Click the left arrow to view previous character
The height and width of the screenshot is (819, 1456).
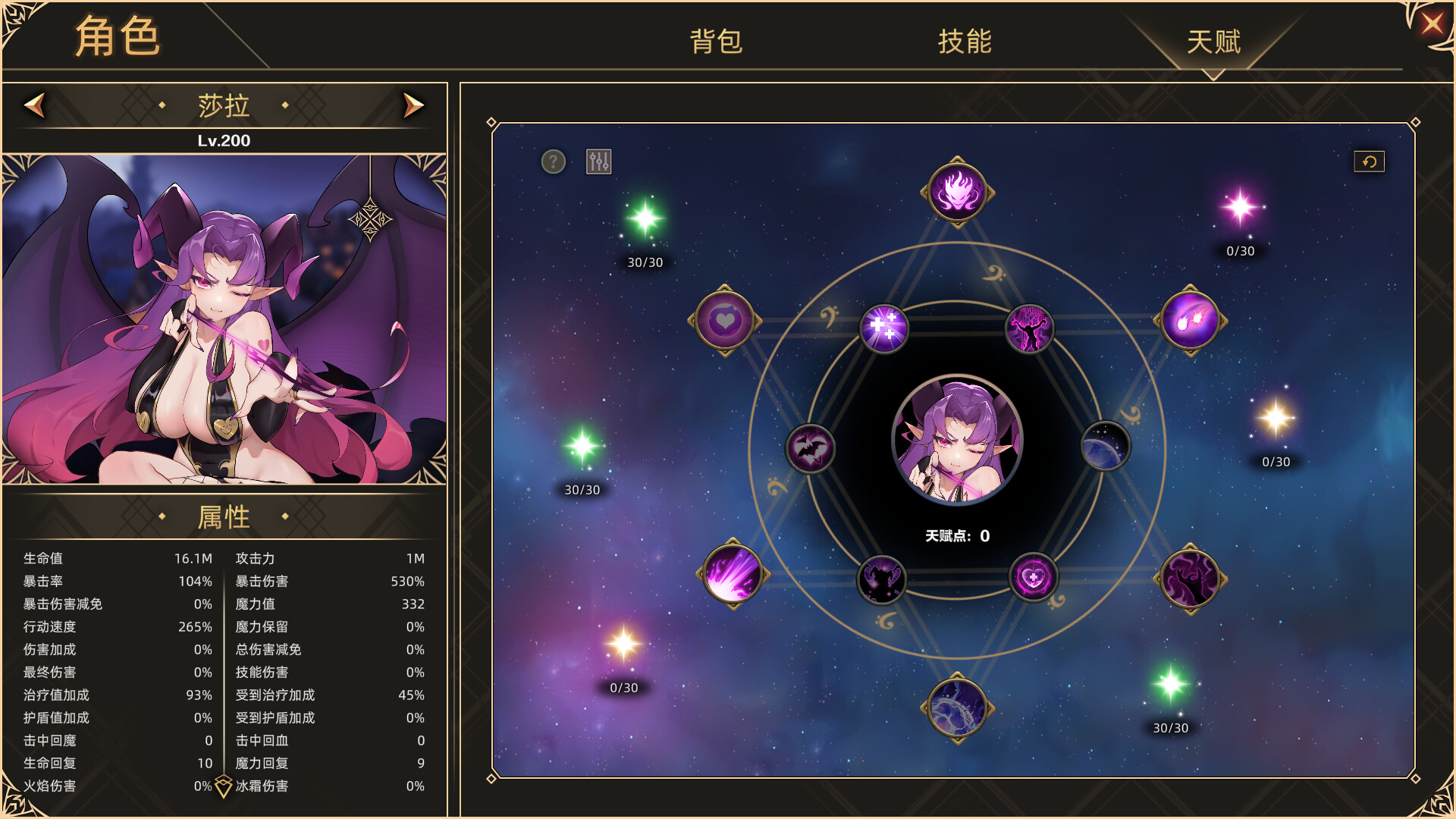[33, 105]
